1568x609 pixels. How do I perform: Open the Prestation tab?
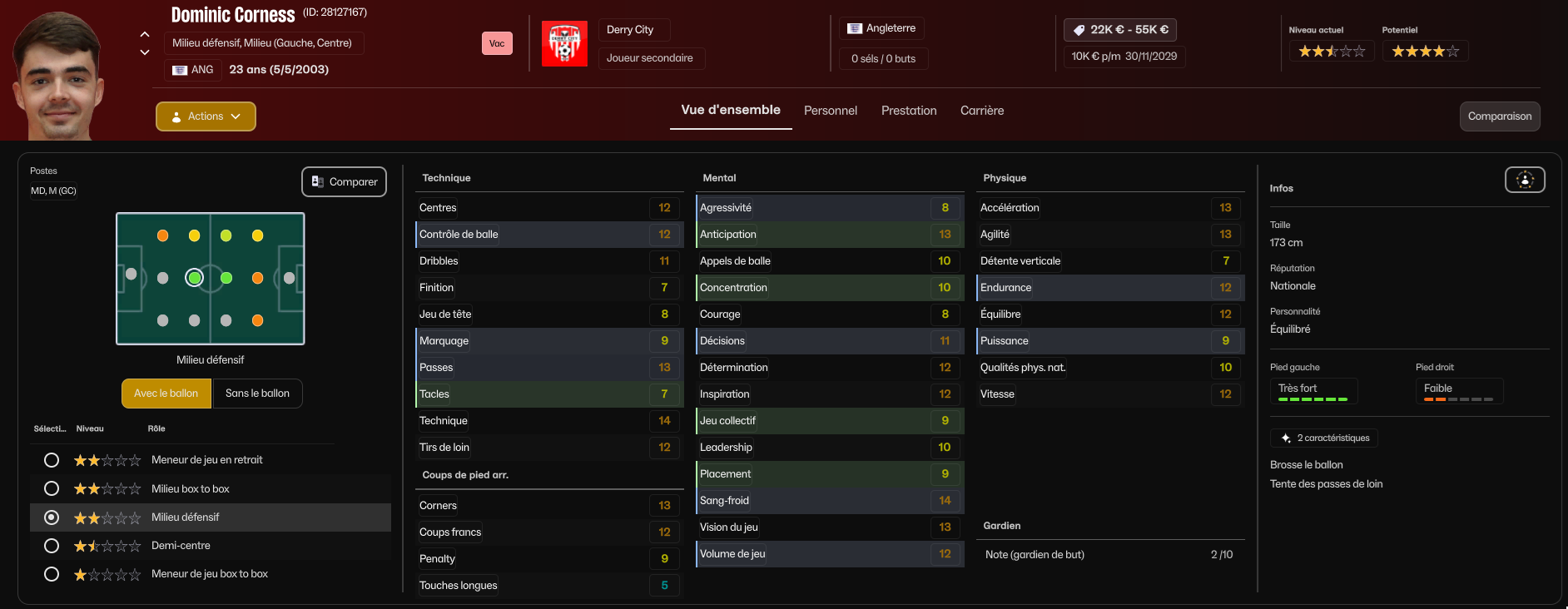[x=909, y=111]
